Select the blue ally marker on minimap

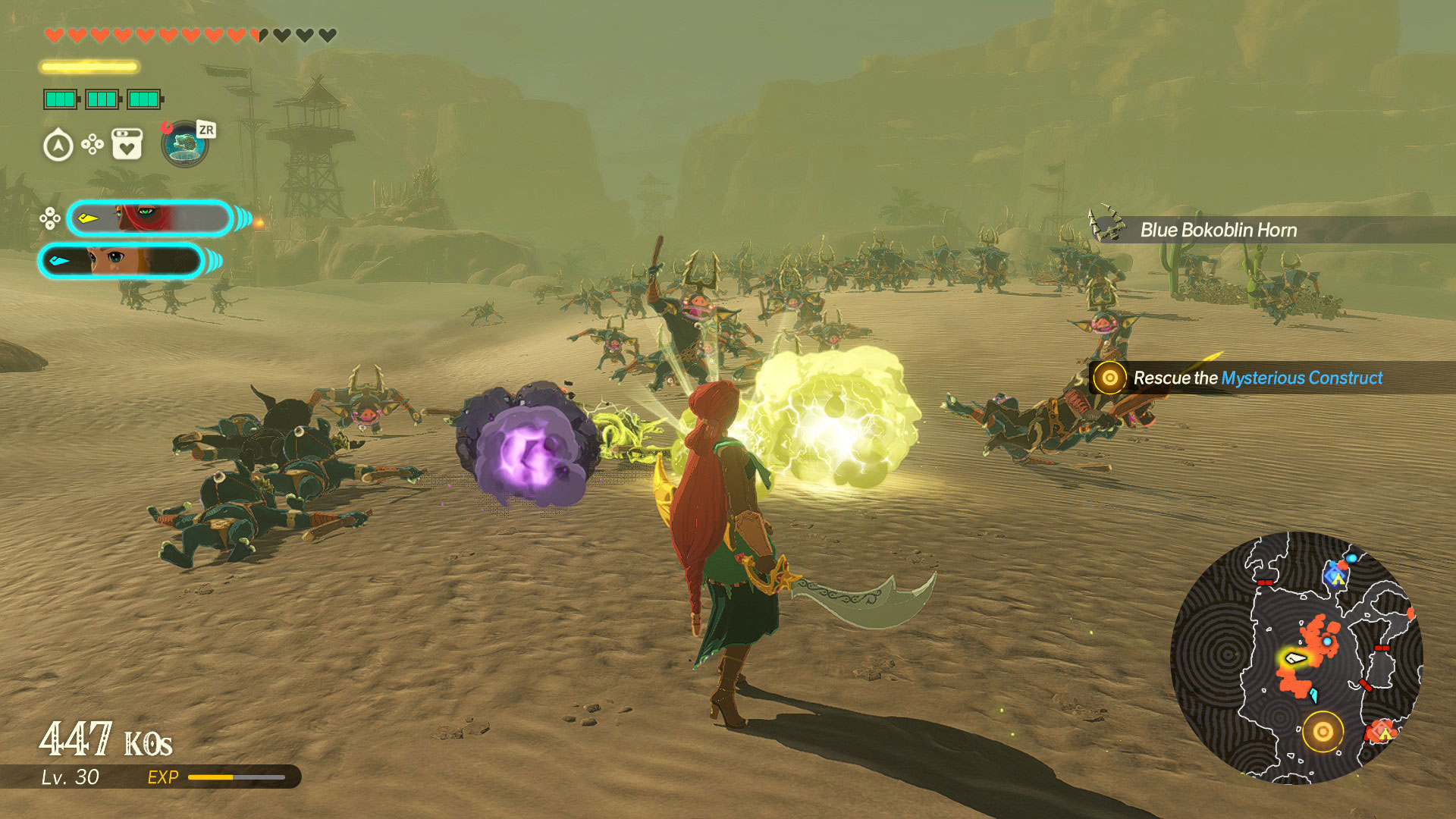1336,574
